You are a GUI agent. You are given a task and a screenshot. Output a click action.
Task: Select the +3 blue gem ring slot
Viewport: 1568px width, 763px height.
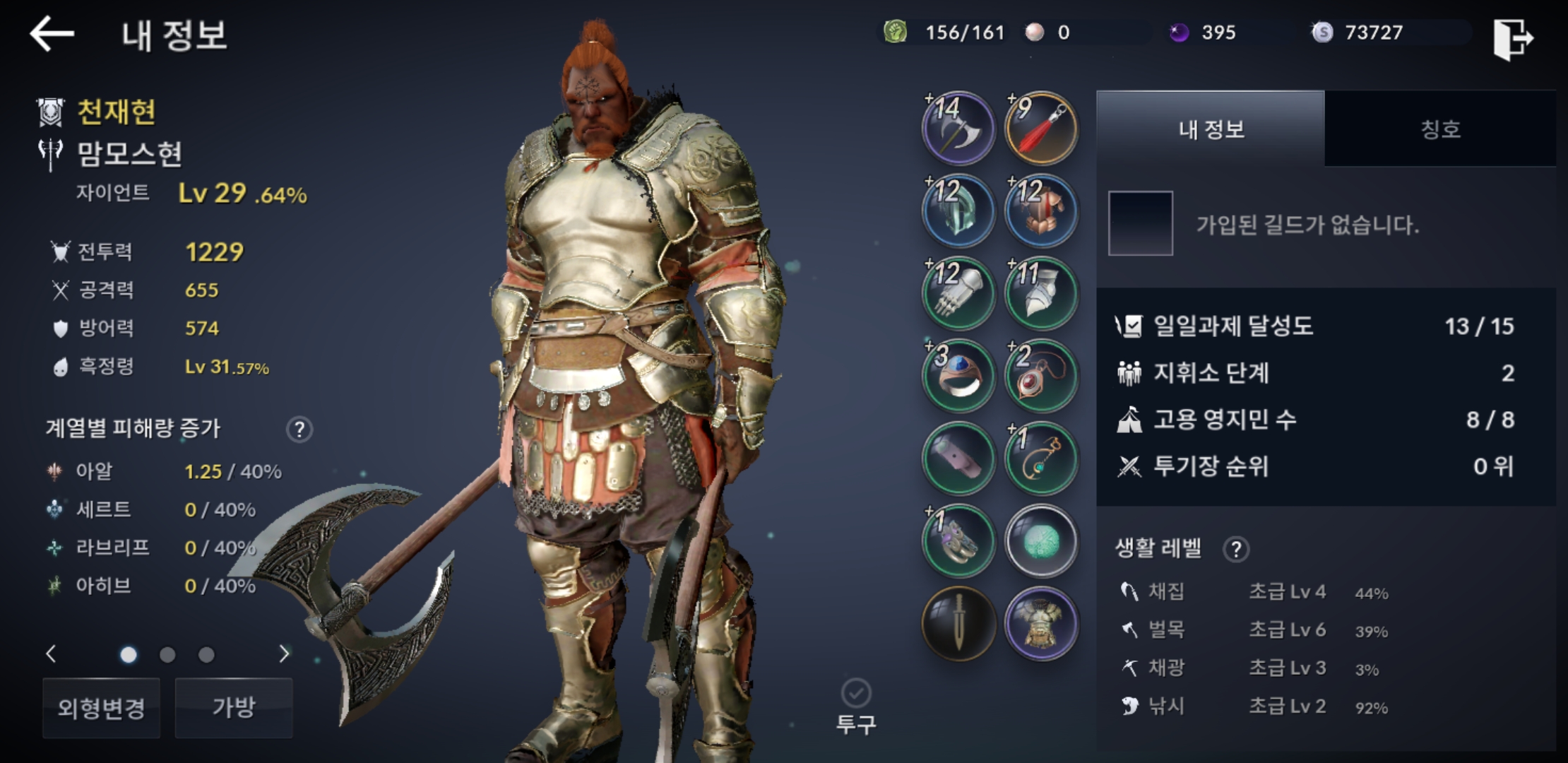point(958,376)
